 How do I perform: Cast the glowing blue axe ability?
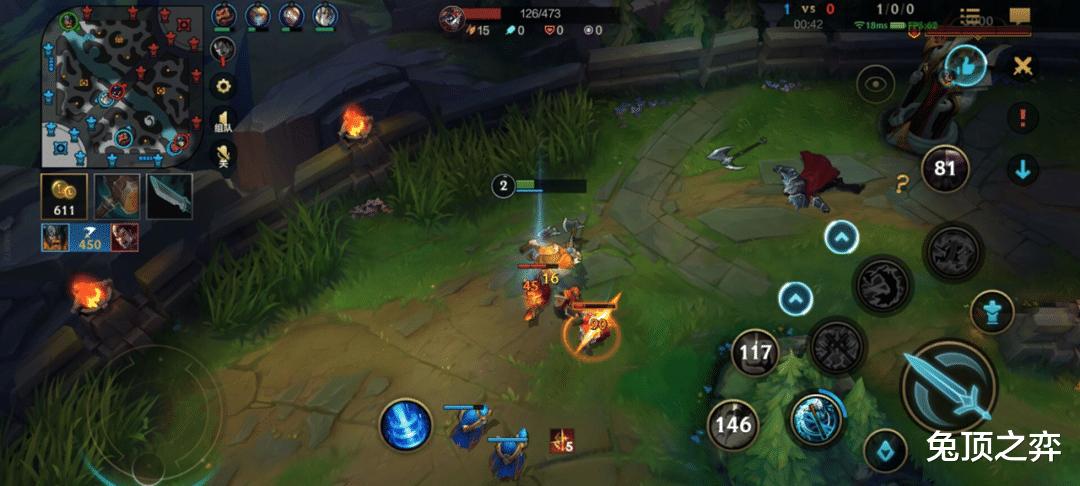(817, 419)
